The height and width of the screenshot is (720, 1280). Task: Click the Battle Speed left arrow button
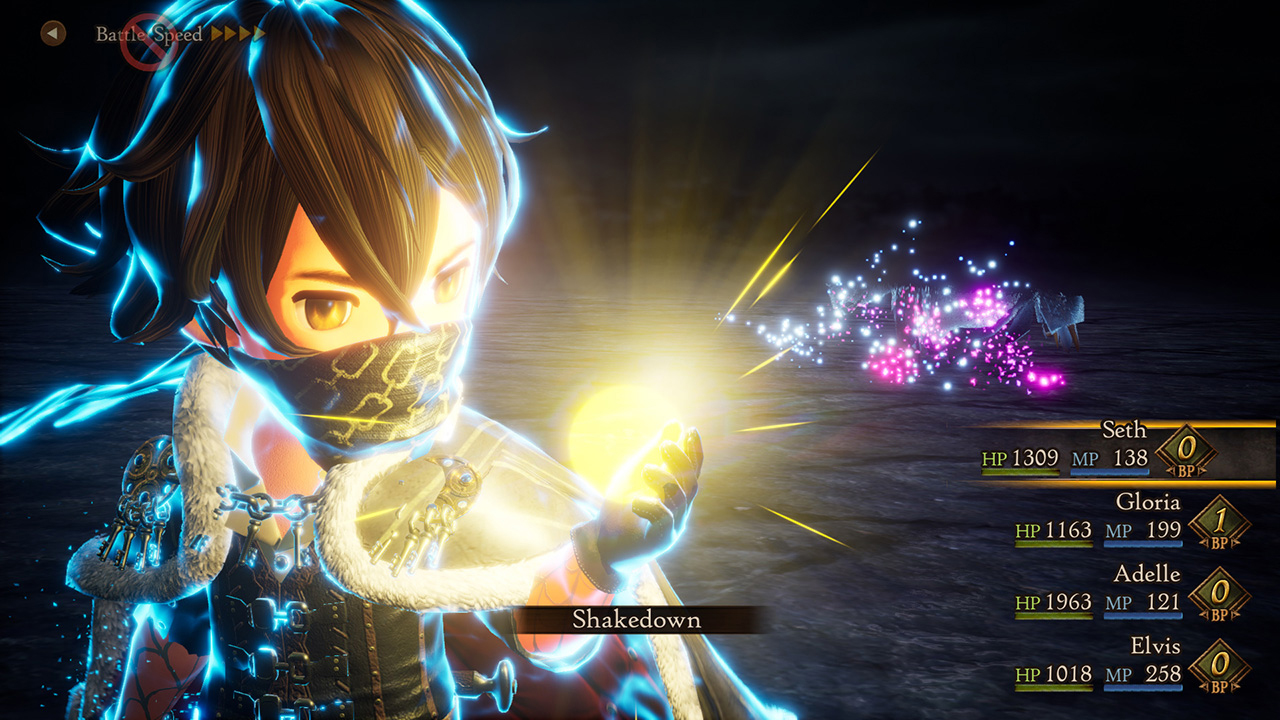point(53,34)
